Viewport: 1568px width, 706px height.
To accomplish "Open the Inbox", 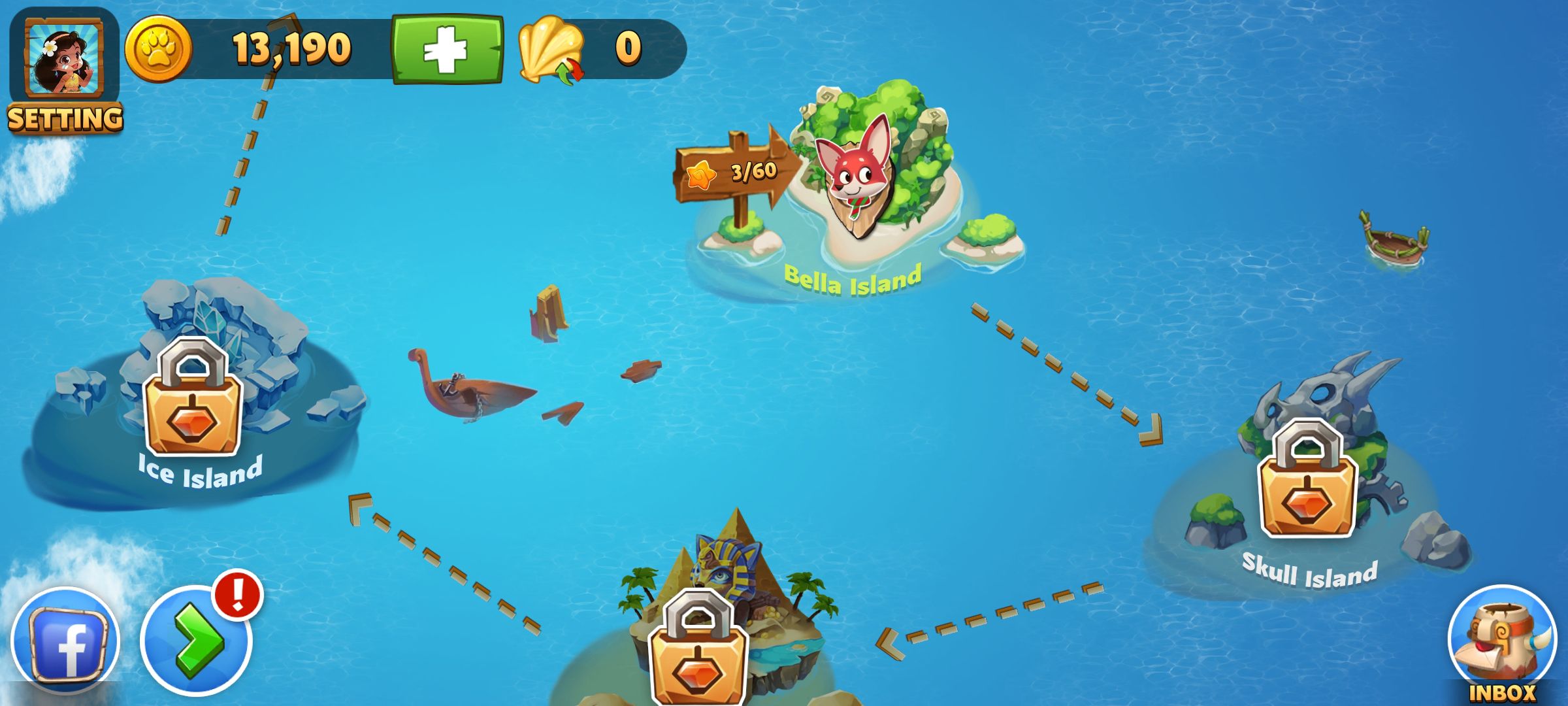I will coord(1502,644).
